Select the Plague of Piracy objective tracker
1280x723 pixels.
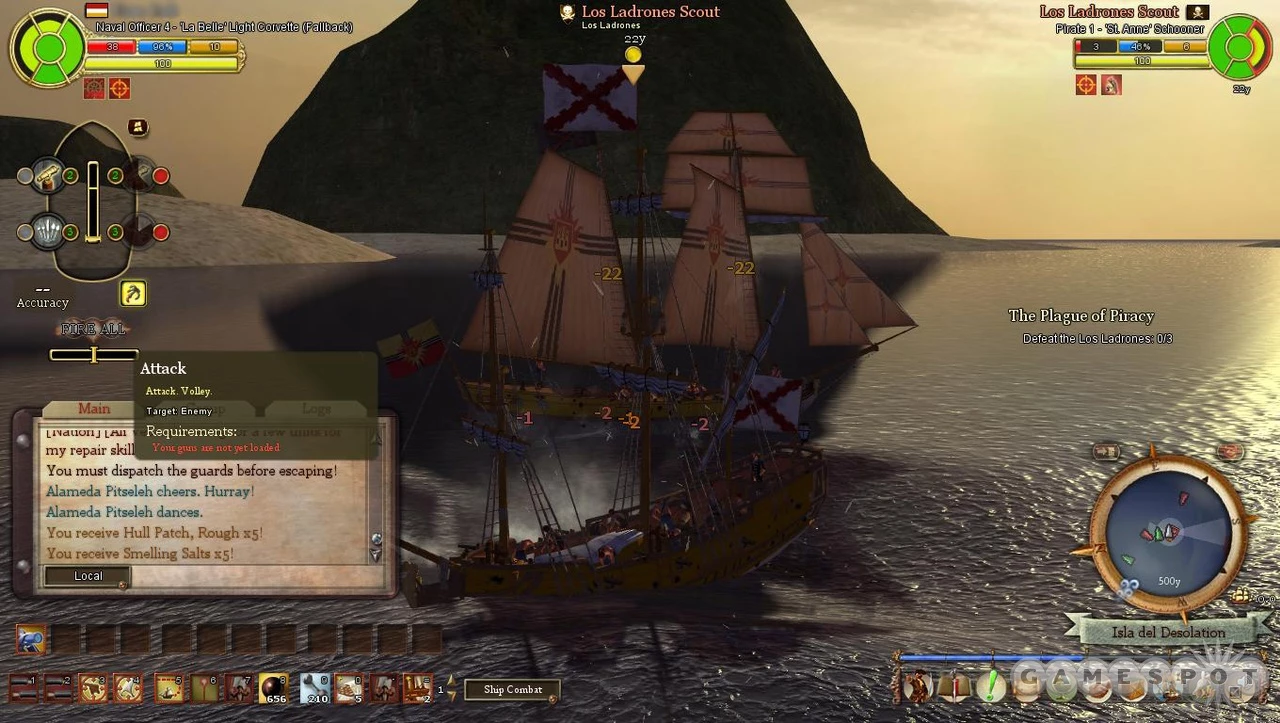click(1081, 316)
